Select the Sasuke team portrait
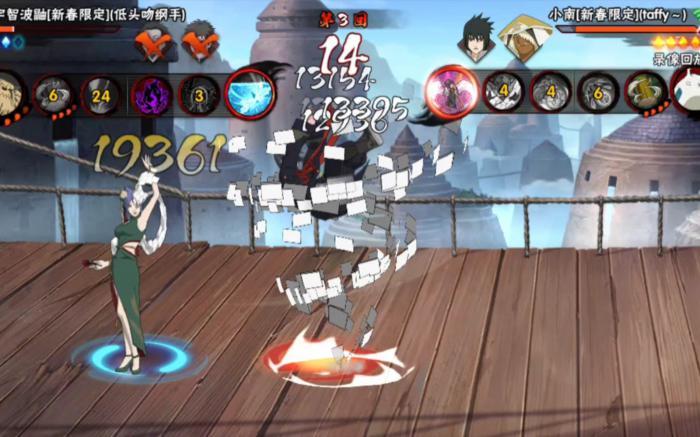The image size is (700, 437). click(475, 38)
